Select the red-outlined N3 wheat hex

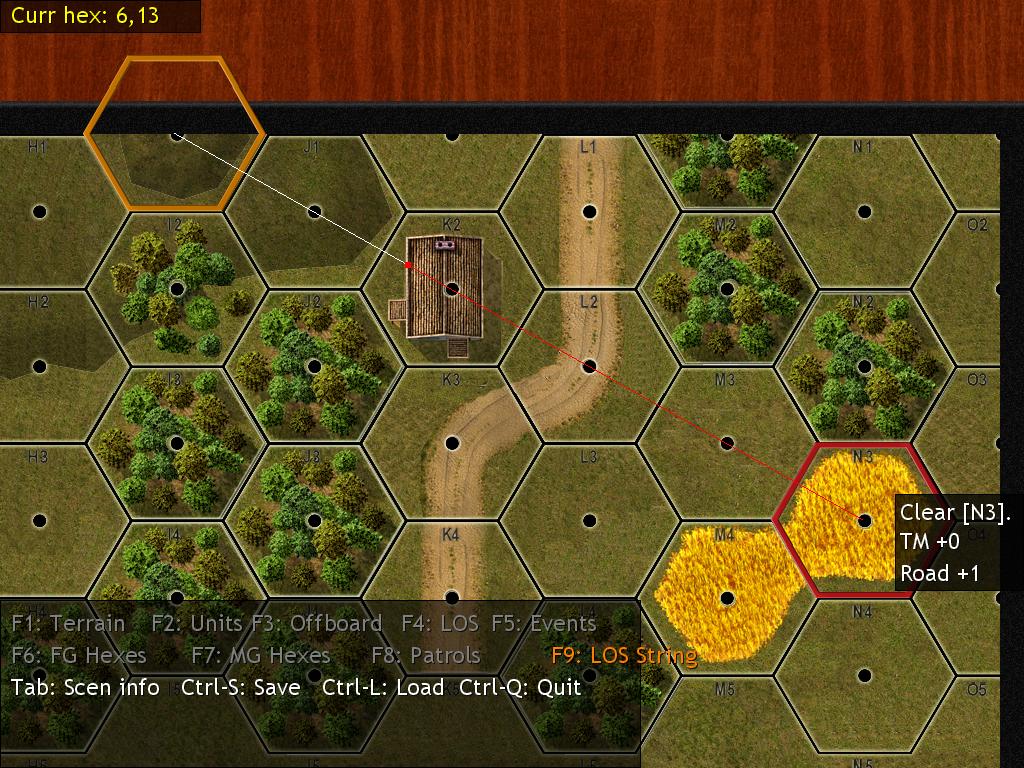point(864,520)
